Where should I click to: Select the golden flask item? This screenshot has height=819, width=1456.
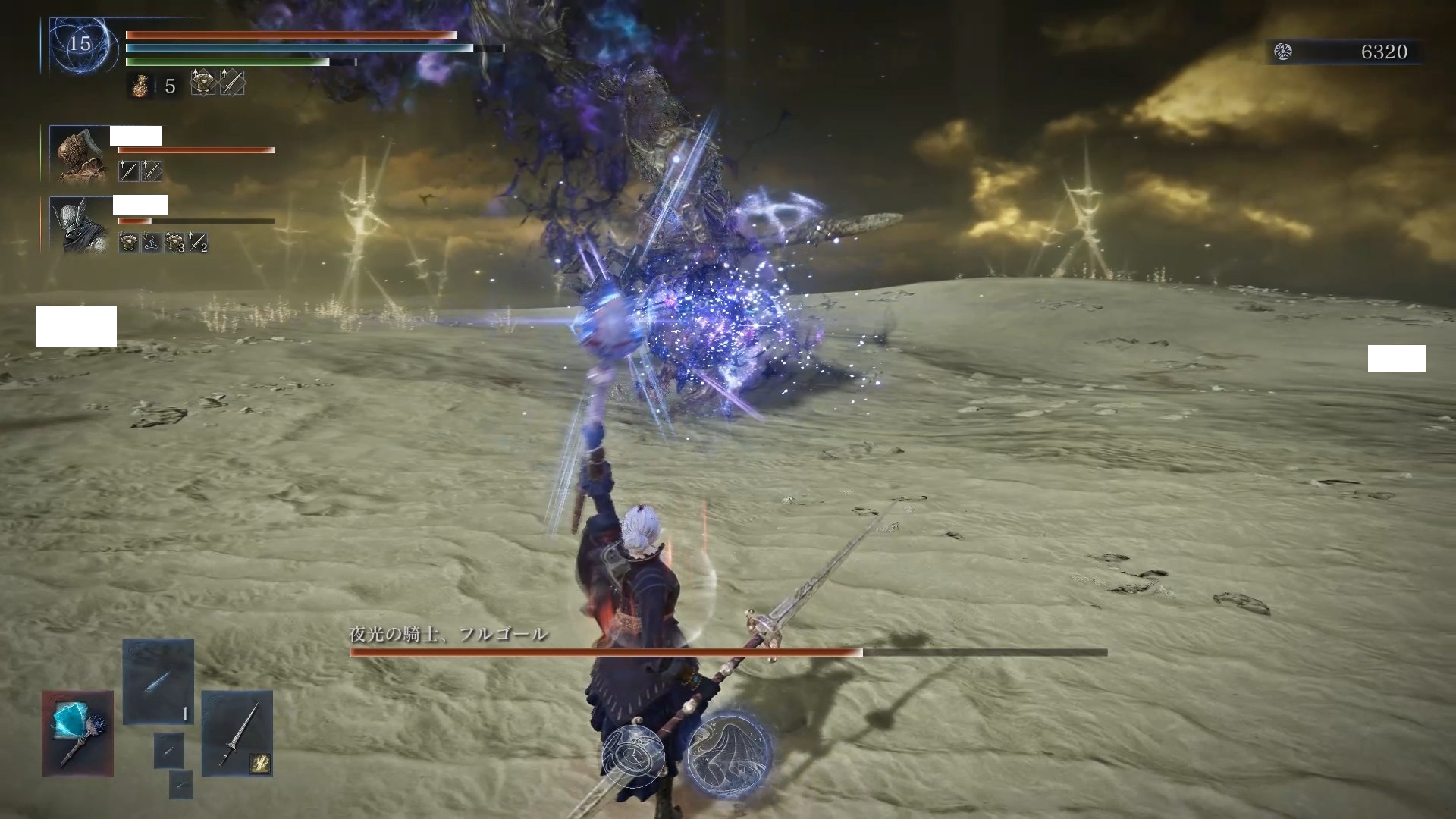tap(140, 85)
